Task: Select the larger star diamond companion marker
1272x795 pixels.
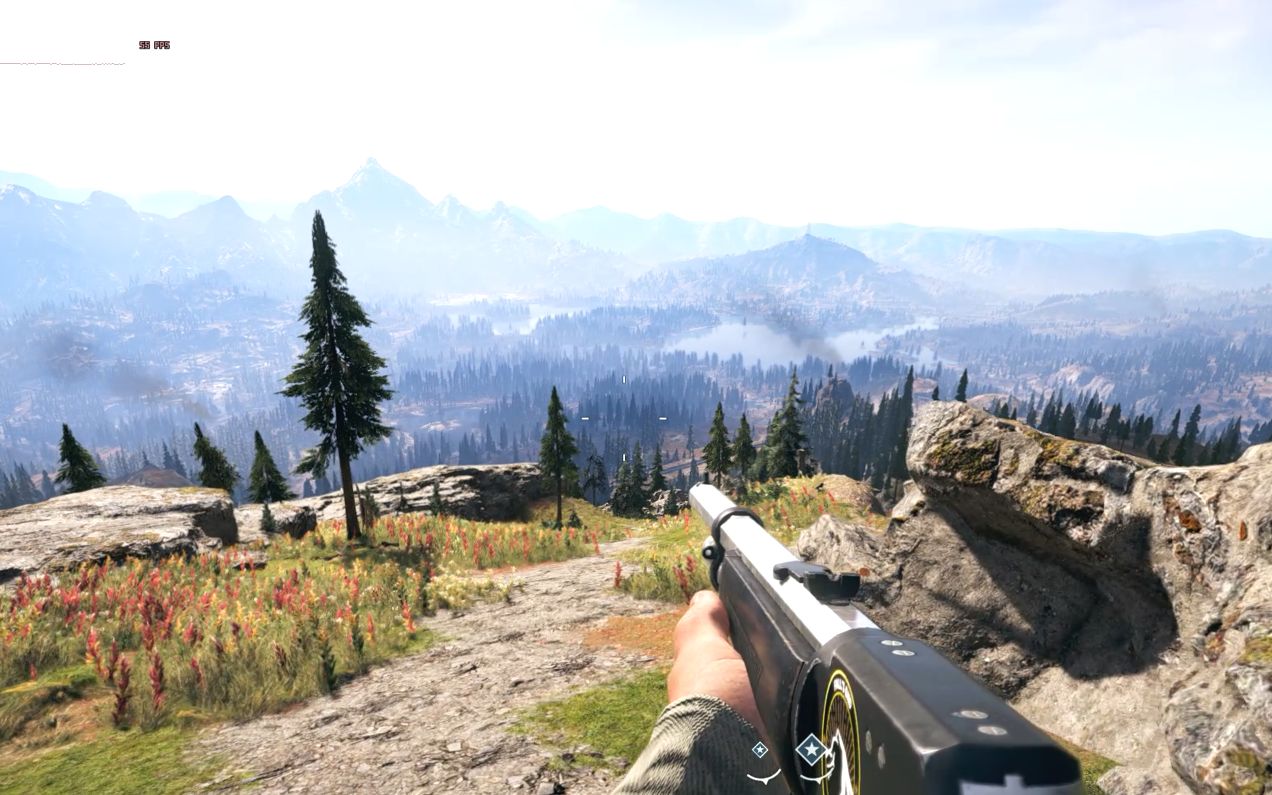Action: 811,749
